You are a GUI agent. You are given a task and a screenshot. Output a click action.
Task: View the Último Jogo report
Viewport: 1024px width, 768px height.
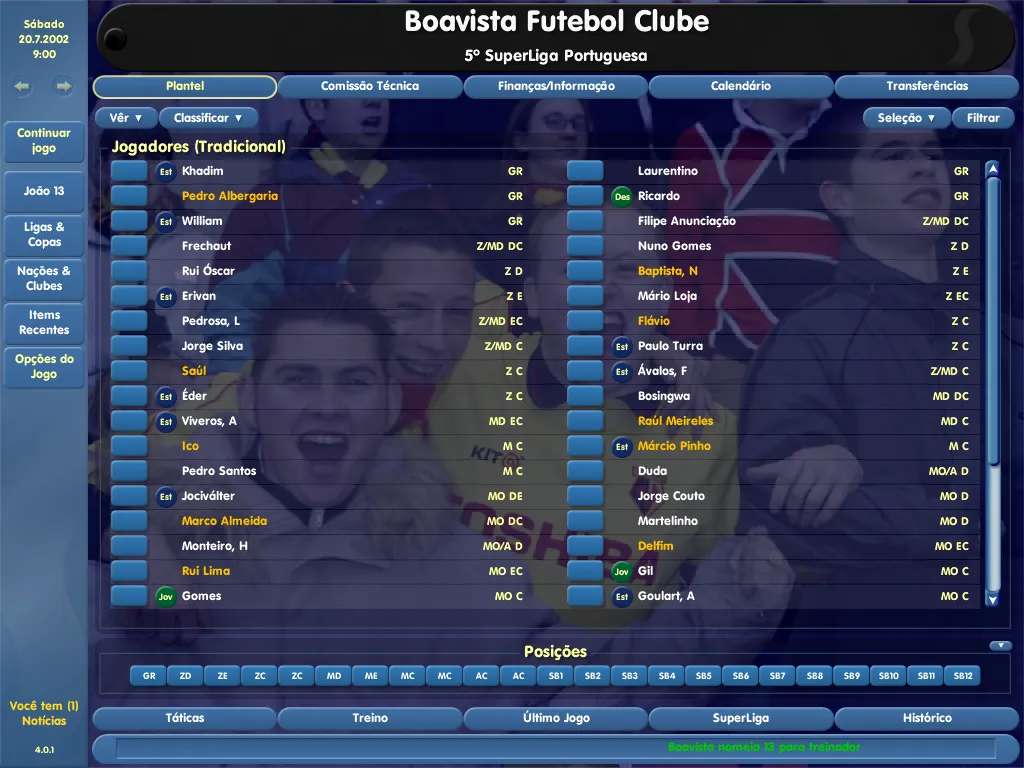[556, 718]
